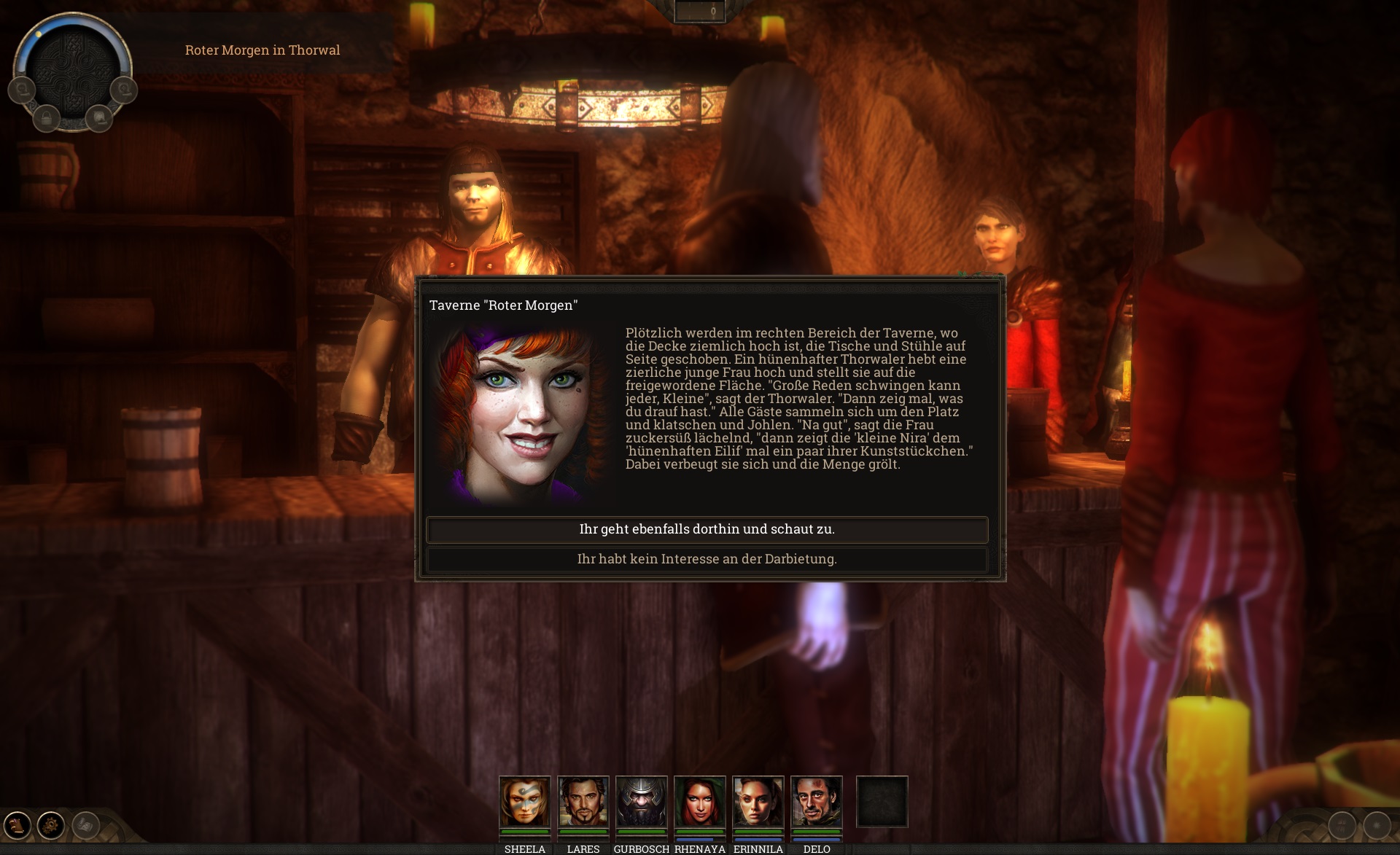
Task: Select "Ihr habt kein Interesse an der Darbietung"
Action: click(707, 559)
